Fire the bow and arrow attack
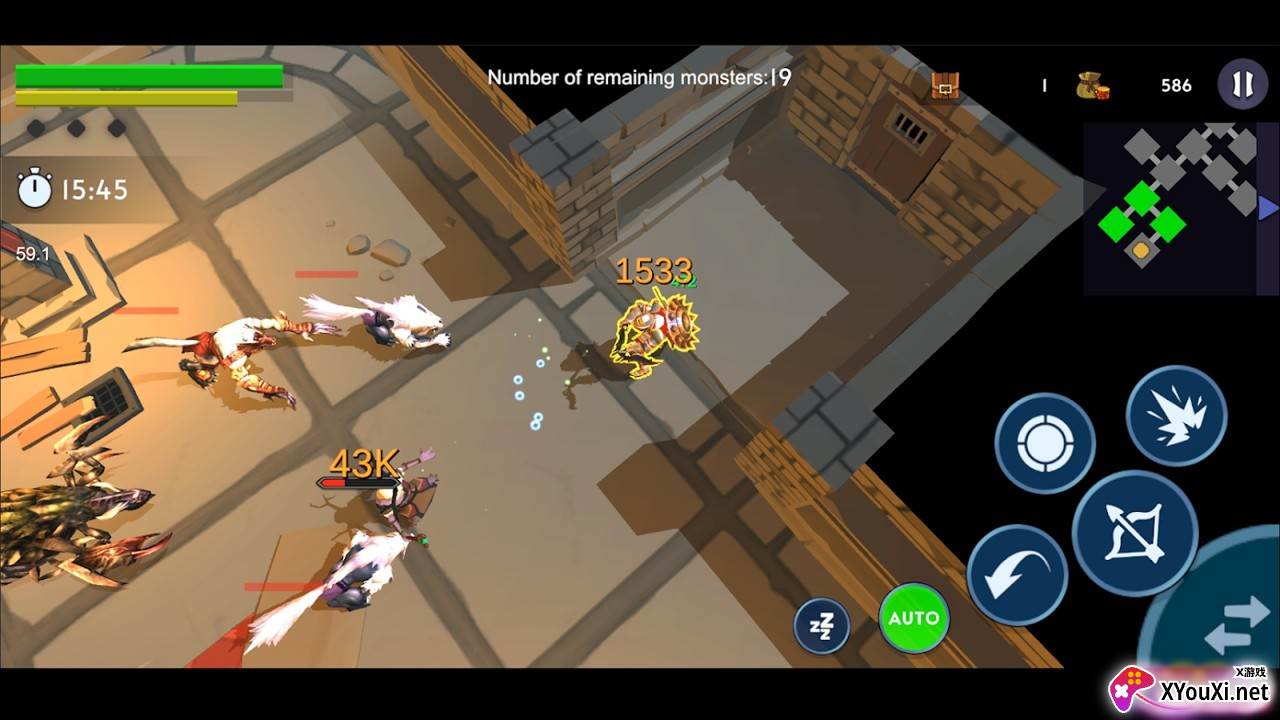This screenshot has height=720, width=1280. (1134, 533)
